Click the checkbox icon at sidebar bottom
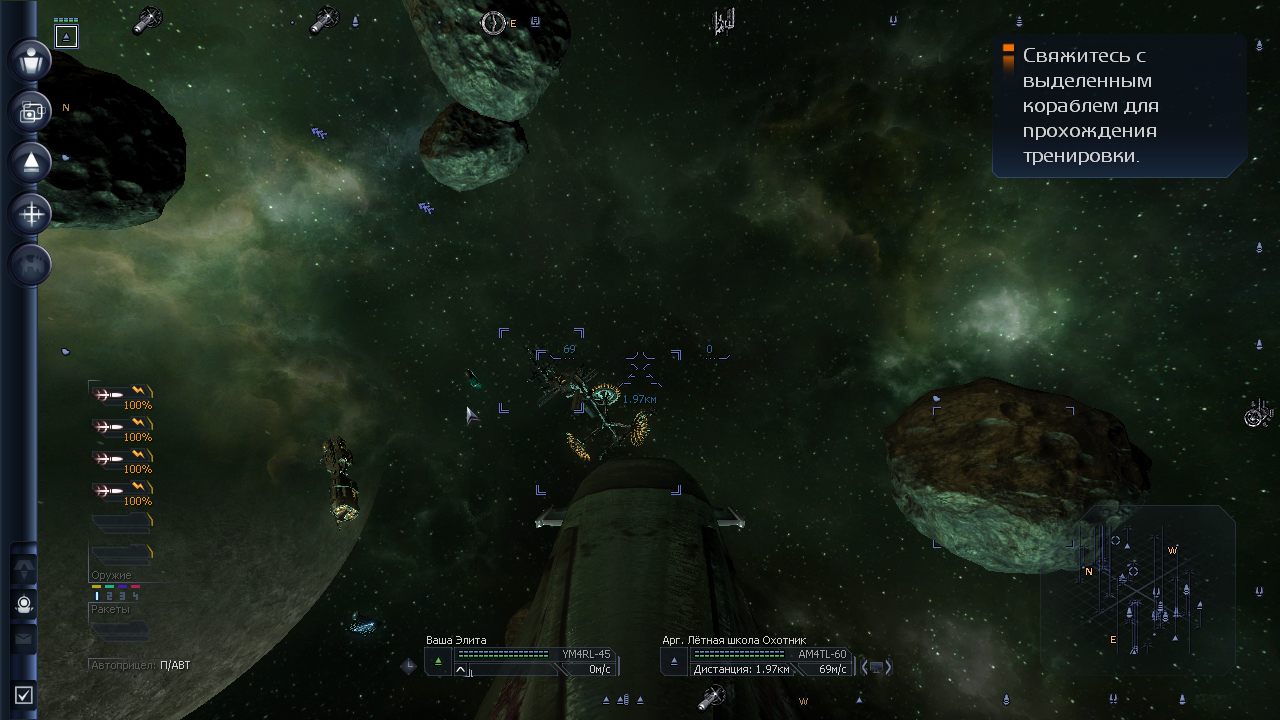This screenshot has height=720, width=1280. [22, 695]
